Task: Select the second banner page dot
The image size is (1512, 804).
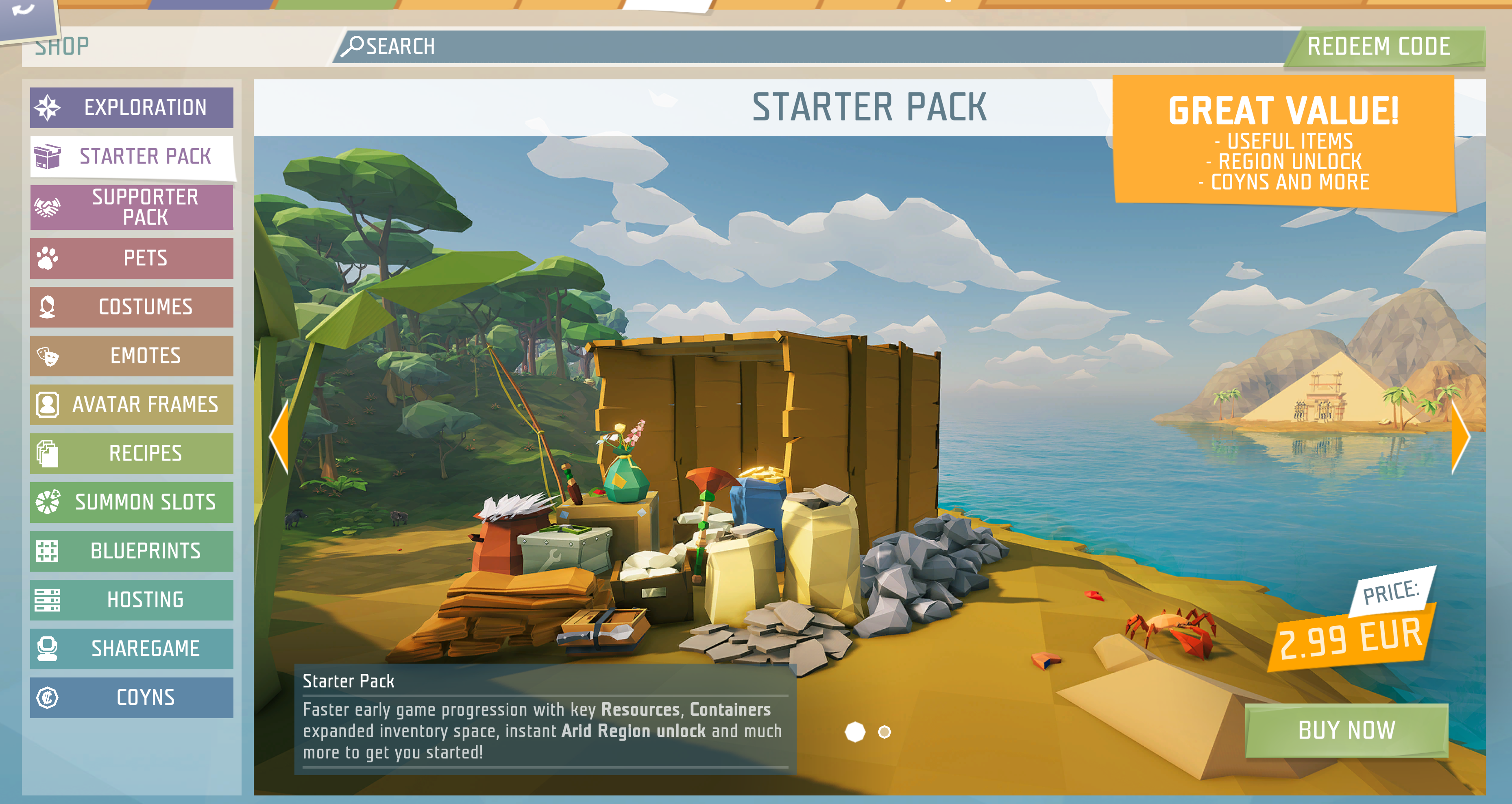Action: click(x=884, y=732)
